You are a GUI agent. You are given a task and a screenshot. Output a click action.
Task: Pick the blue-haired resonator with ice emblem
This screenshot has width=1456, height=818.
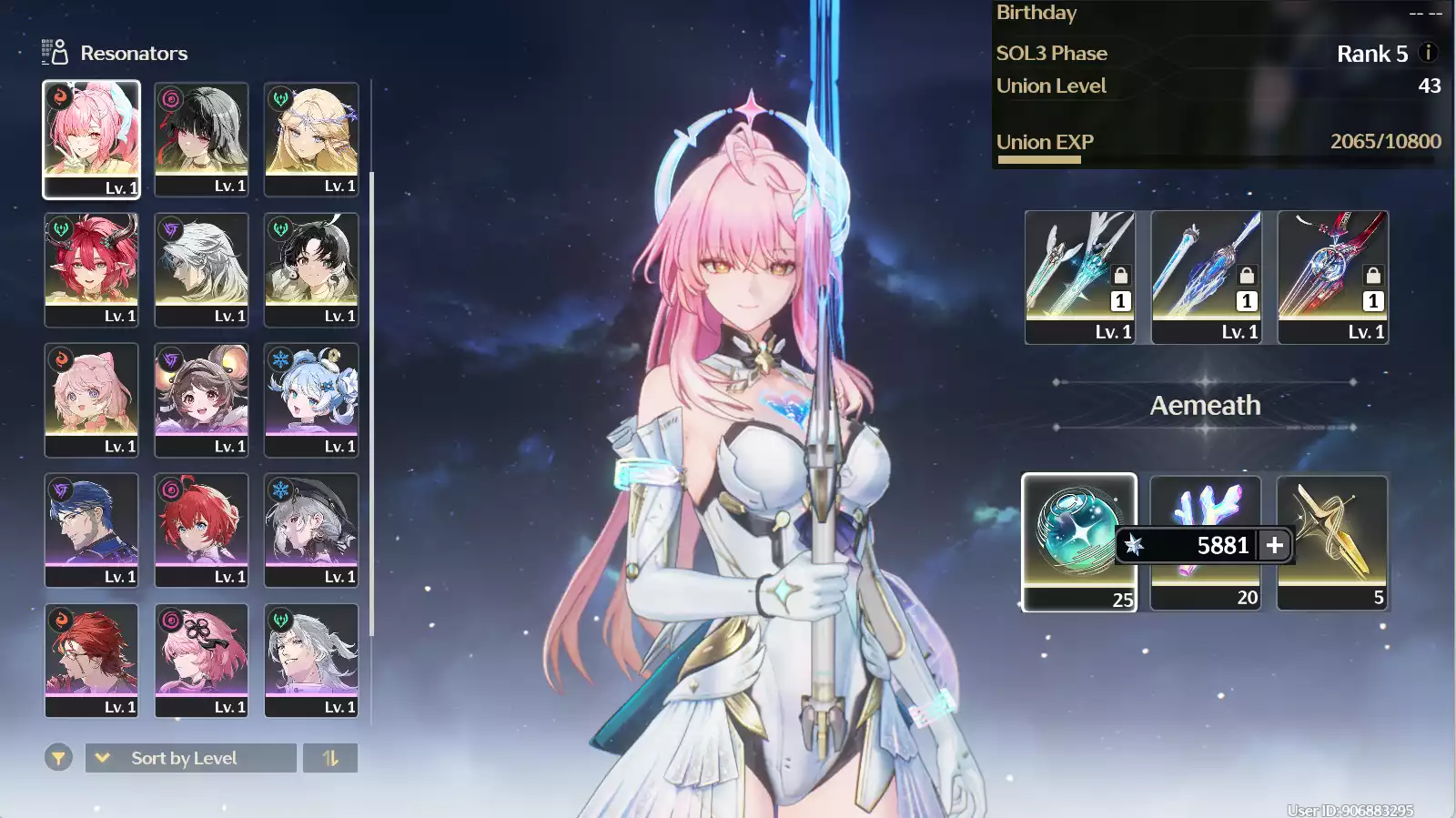311,399
